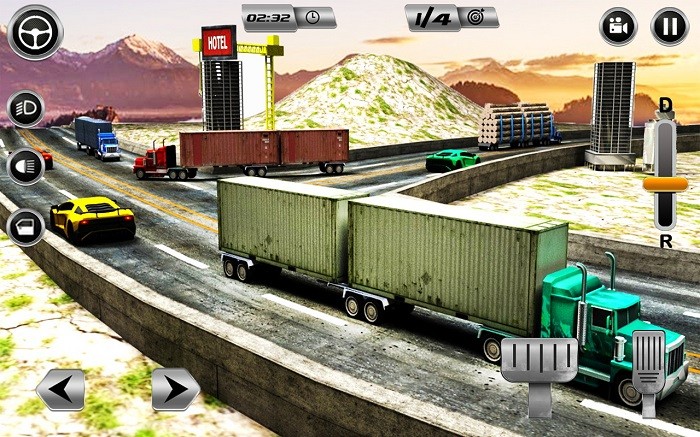Click the D/R gear shift slider
Viewport: 700px width, 437px height.
(665, 183)
